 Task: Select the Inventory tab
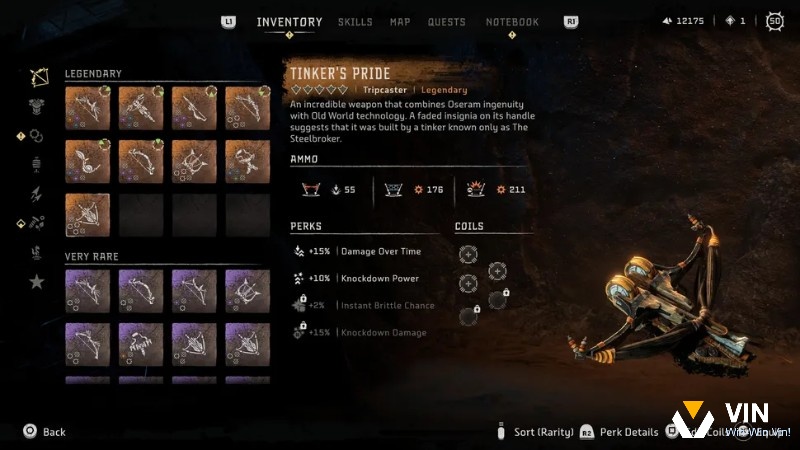pos(289,22)
